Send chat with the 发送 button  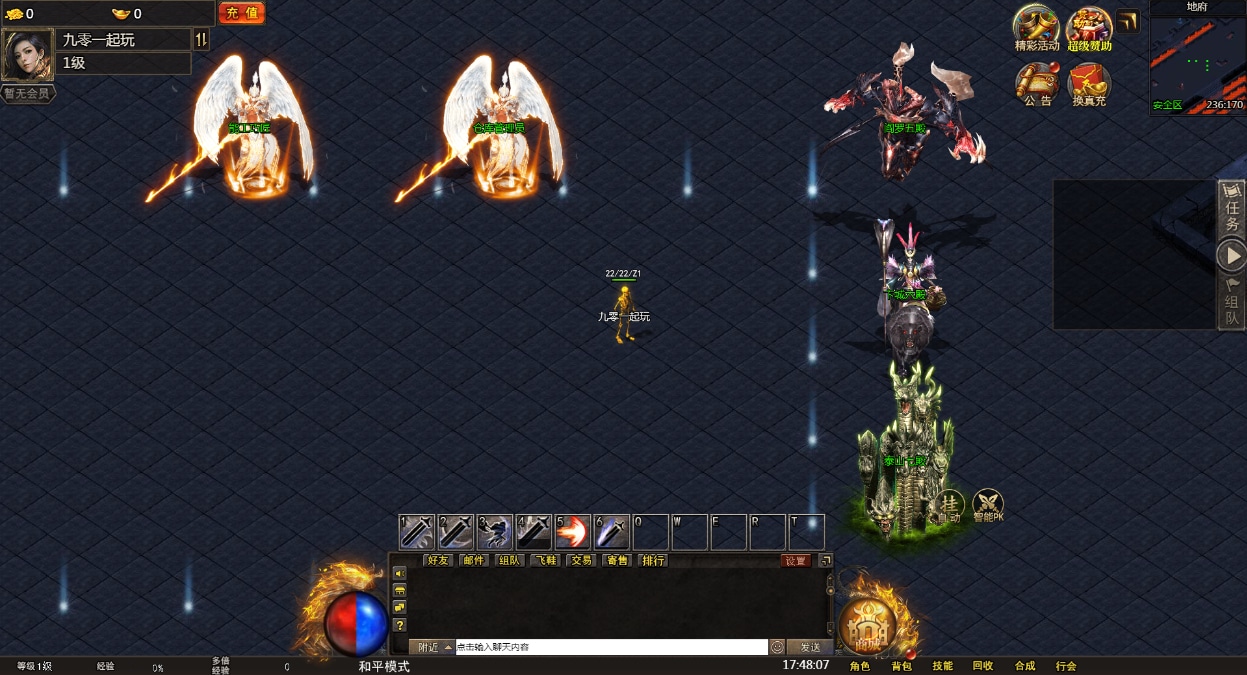[x=809, y=647]
